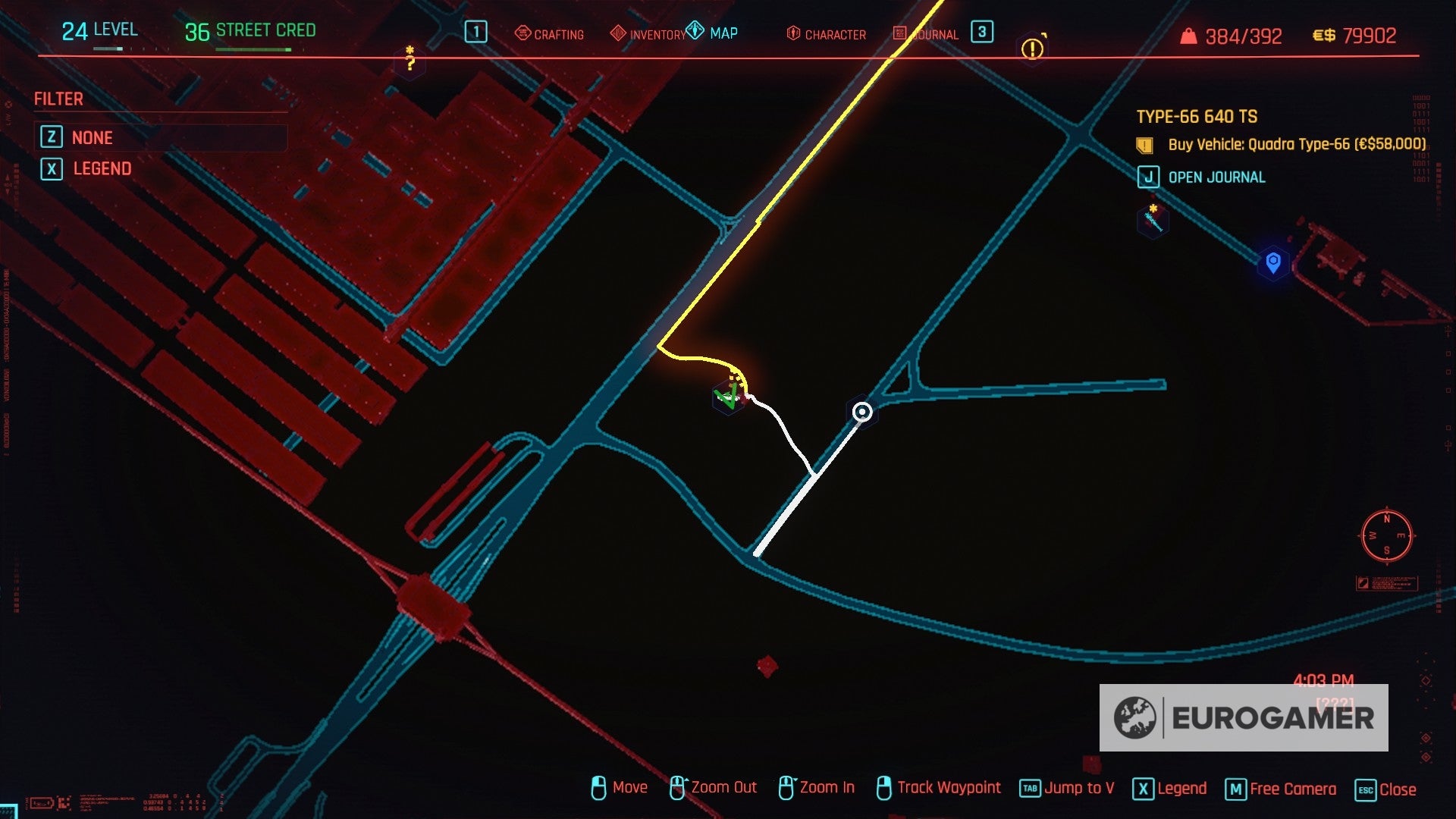
Task: Select the white circular waypoint marker
Action: pyautogui.click(x=862, y=412)
